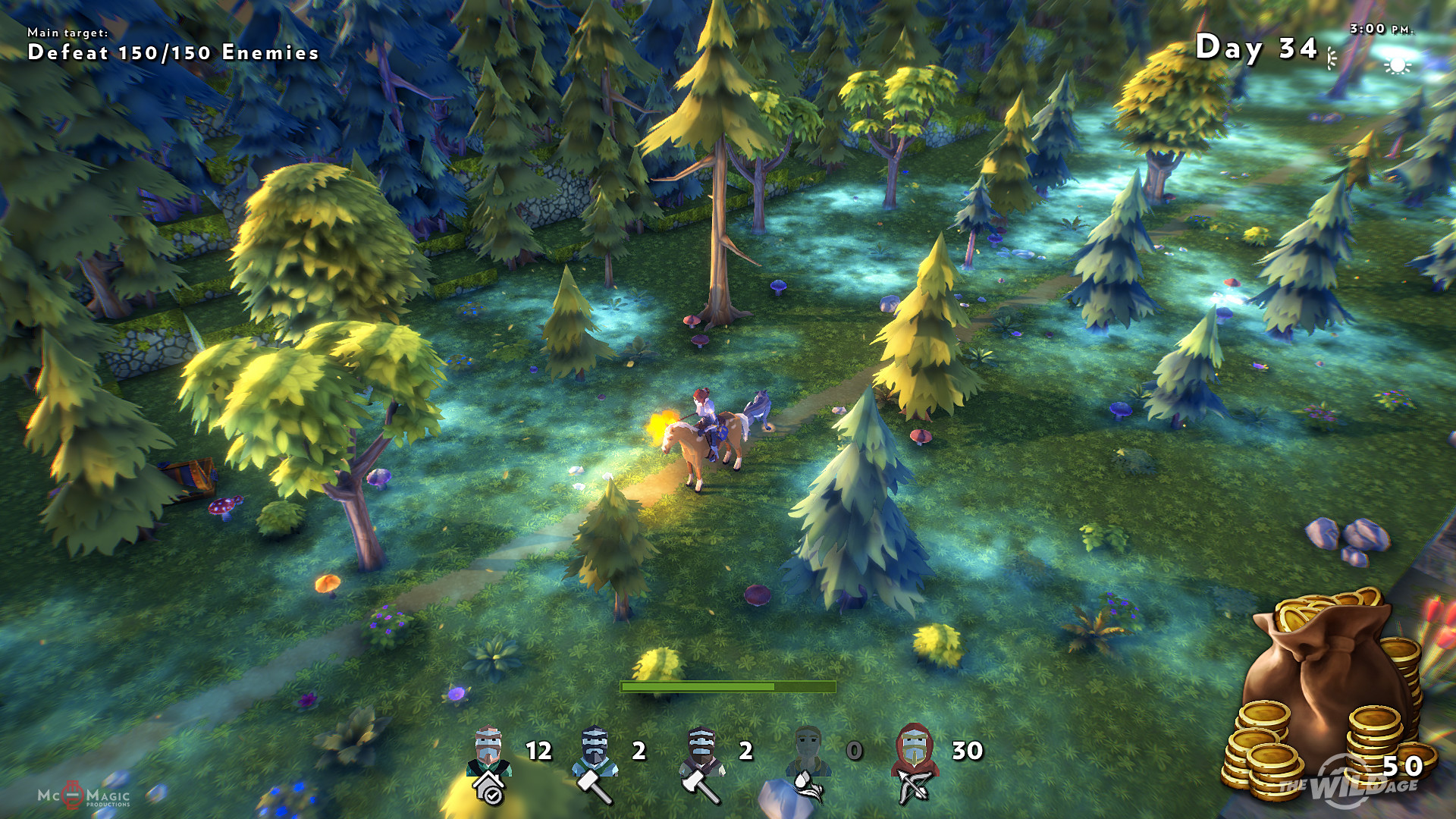The image size is (1456, 819).
Task: Click the sun daytime icon
Action: 1397,65
